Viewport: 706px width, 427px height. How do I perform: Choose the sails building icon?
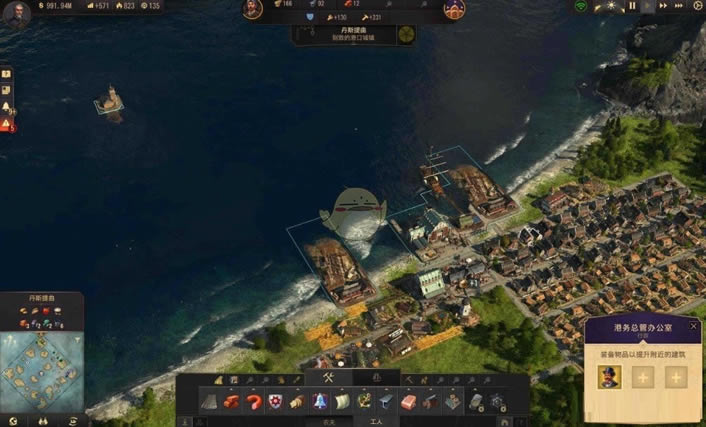[341, 401]
